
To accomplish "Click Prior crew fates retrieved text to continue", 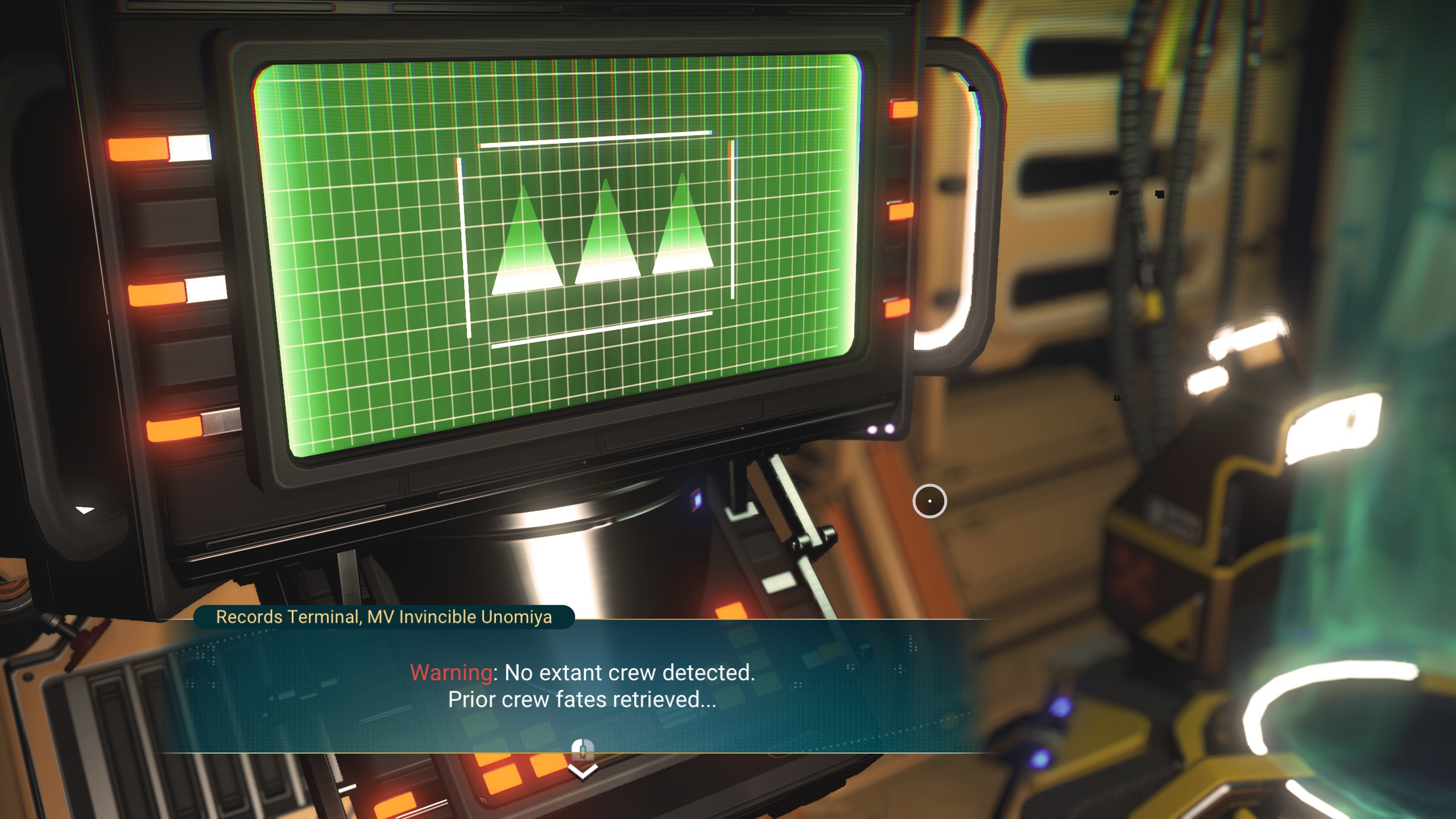I will 582,700.
